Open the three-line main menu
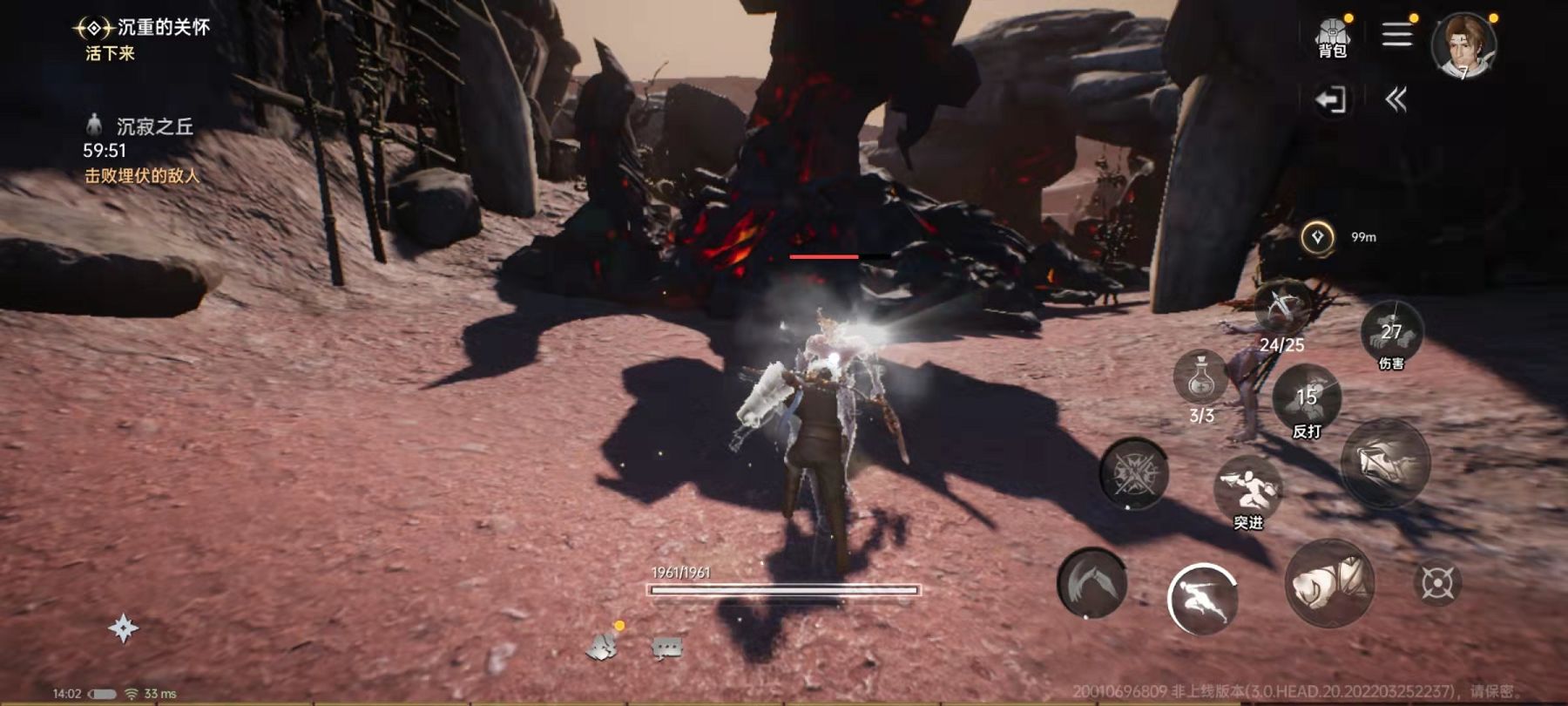Image resolution: width=1568 pixels, height=706 pixels. pos(1396,35)
